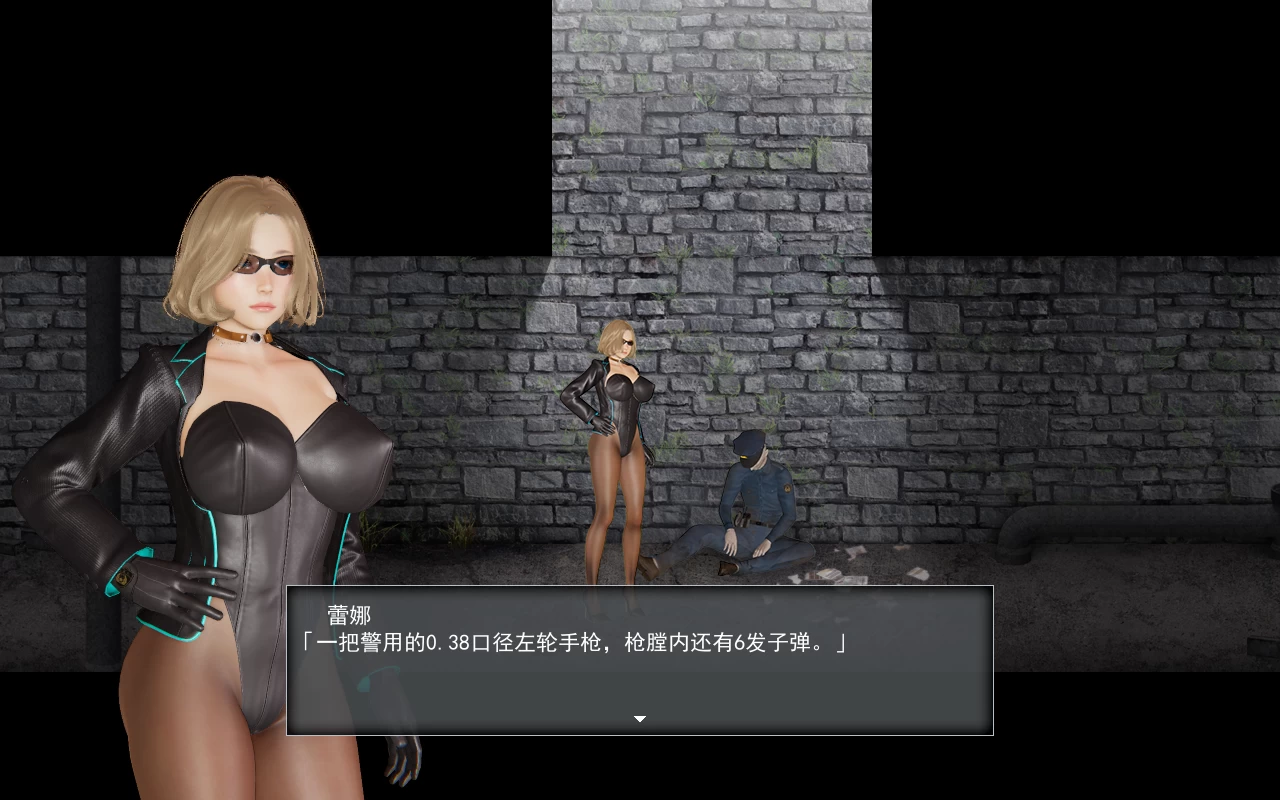The image size is (1280, 800).
Task: Click the continue arrow below the dialogue text
Action: click(638, 719)
